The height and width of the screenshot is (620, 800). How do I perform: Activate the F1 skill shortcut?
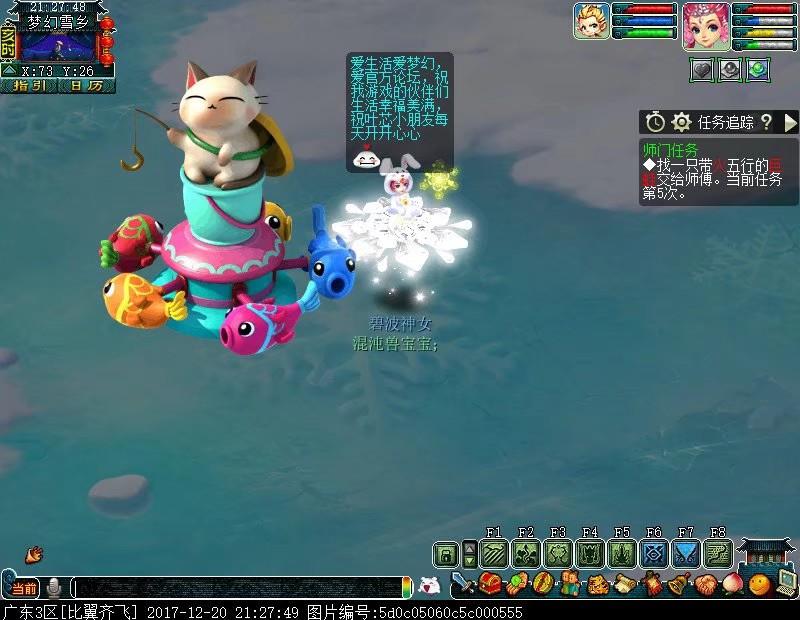pos(494,553)
